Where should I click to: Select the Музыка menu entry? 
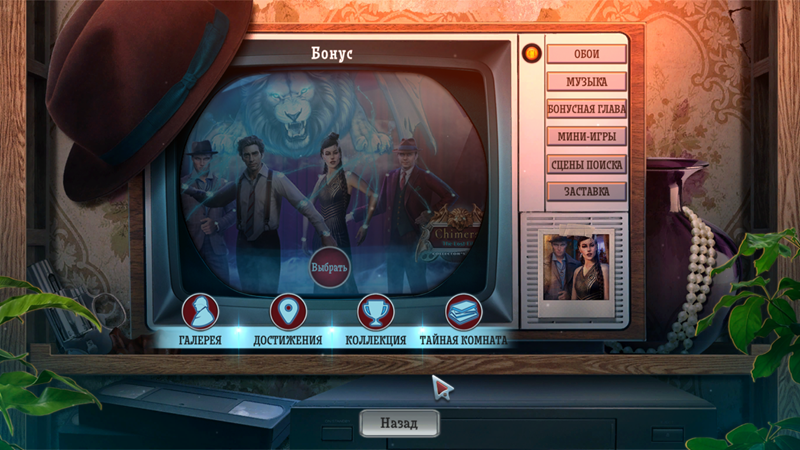[x=587, y=82]
